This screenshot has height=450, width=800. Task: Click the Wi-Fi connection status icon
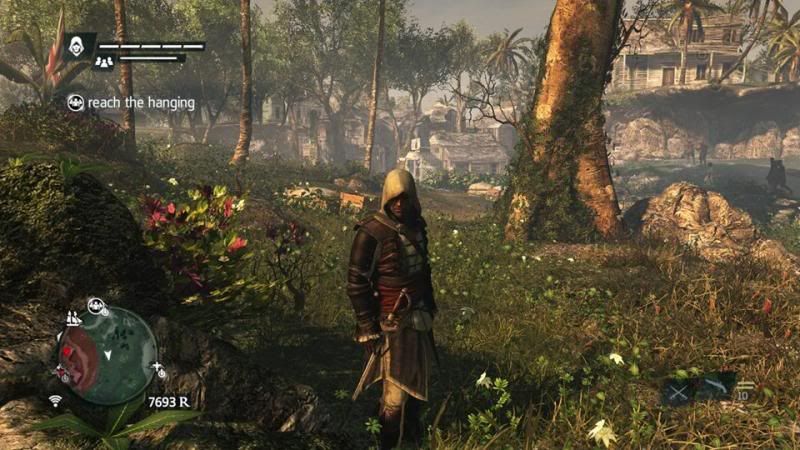tap(55, 401)
